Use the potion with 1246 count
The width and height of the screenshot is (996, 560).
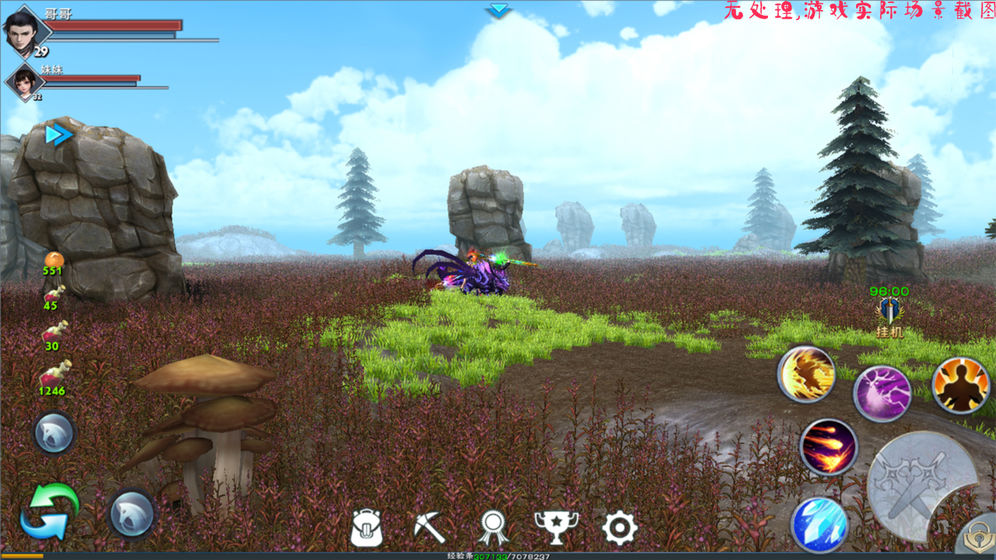pyautogui.click(x=53, y=373)
